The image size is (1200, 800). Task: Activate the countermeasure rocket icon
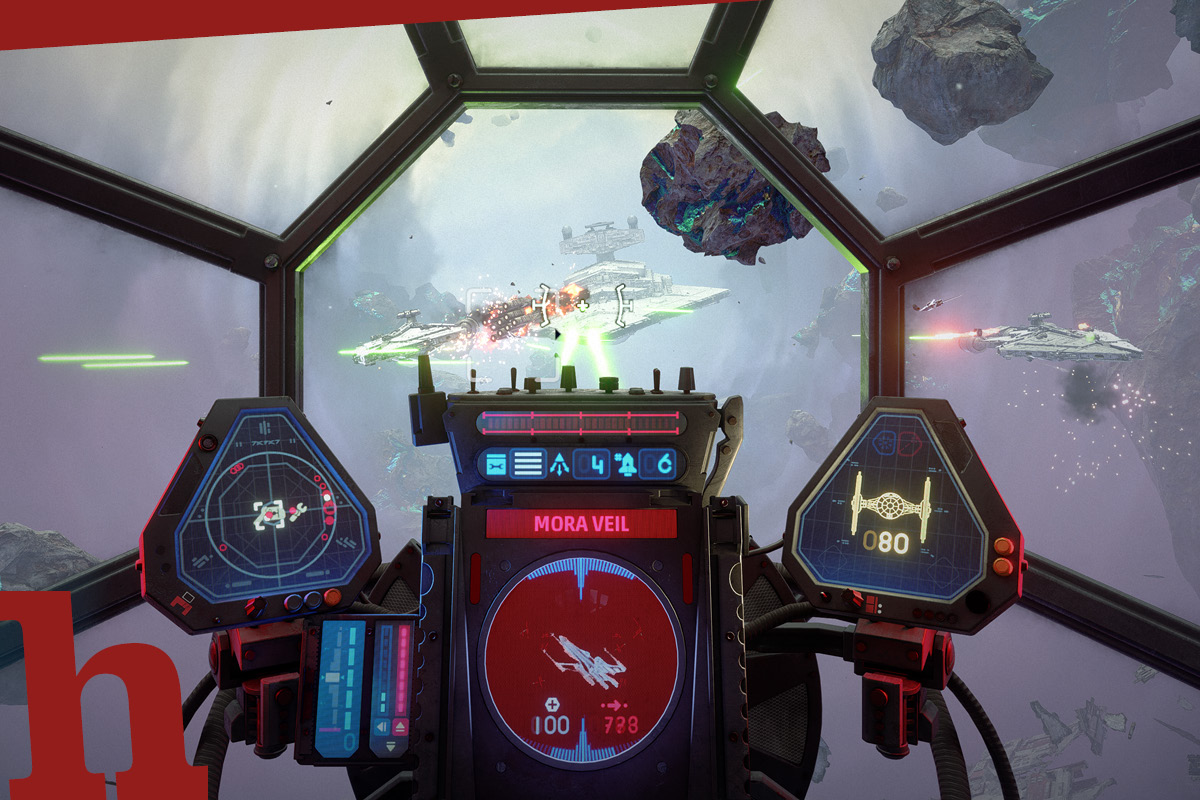[x=627, y=464]
